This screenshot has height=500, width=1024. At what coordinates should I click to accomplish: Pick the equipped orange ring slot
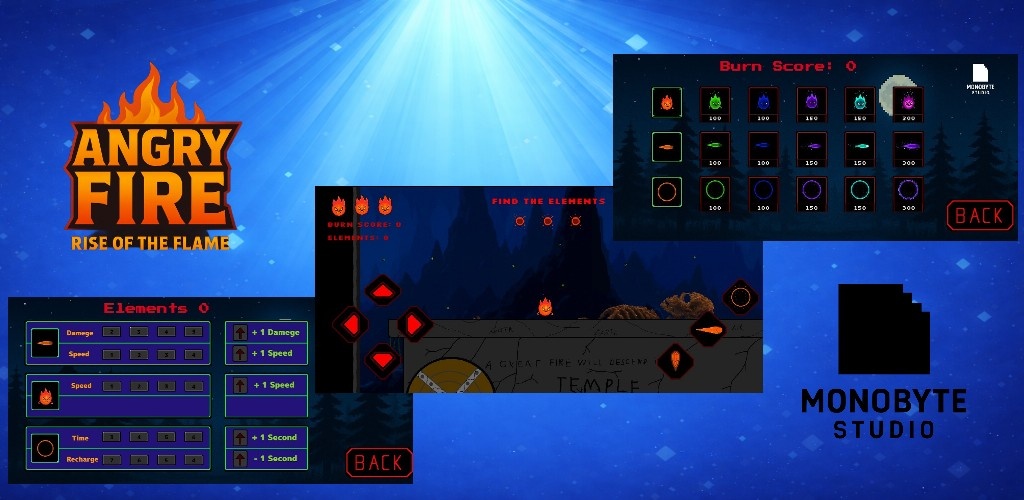666,191
